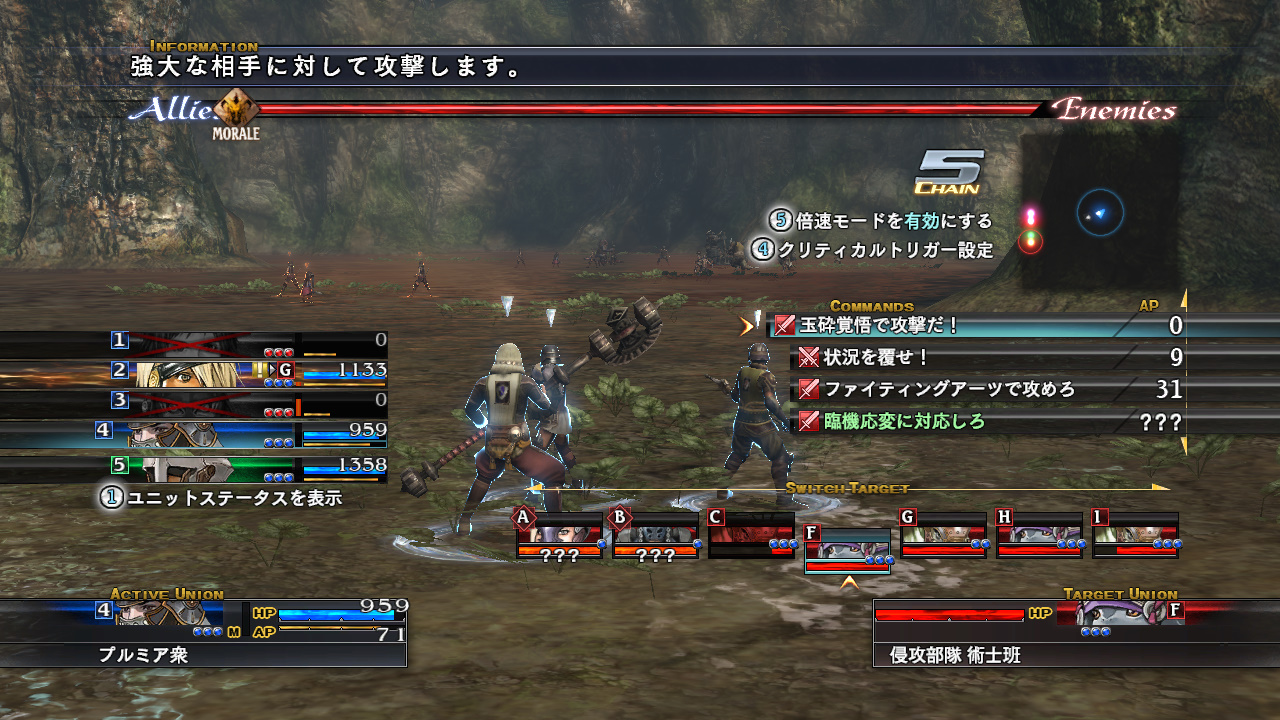Image resolution: width=1280 pixels, height=720 pixels.
Task: Target enemy union G
Action: pyautogui.click(x=943, y=535)
